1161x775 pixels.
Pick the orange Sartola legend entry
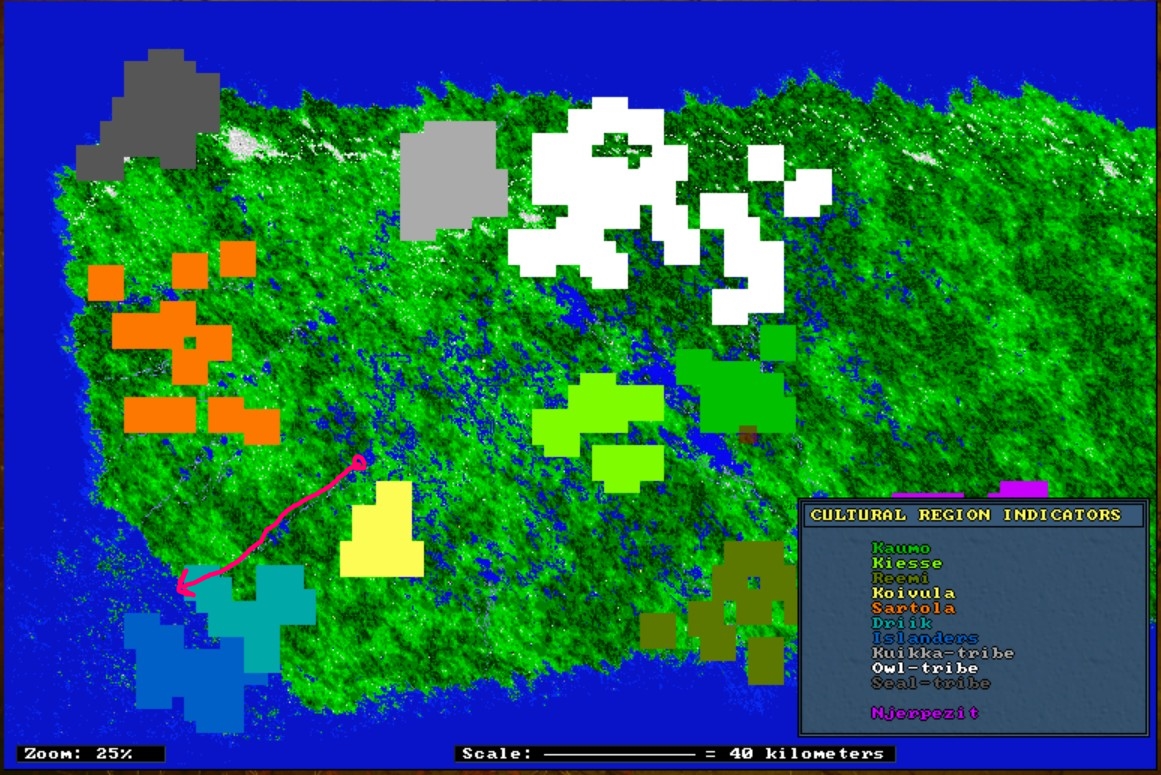(912, 608)
